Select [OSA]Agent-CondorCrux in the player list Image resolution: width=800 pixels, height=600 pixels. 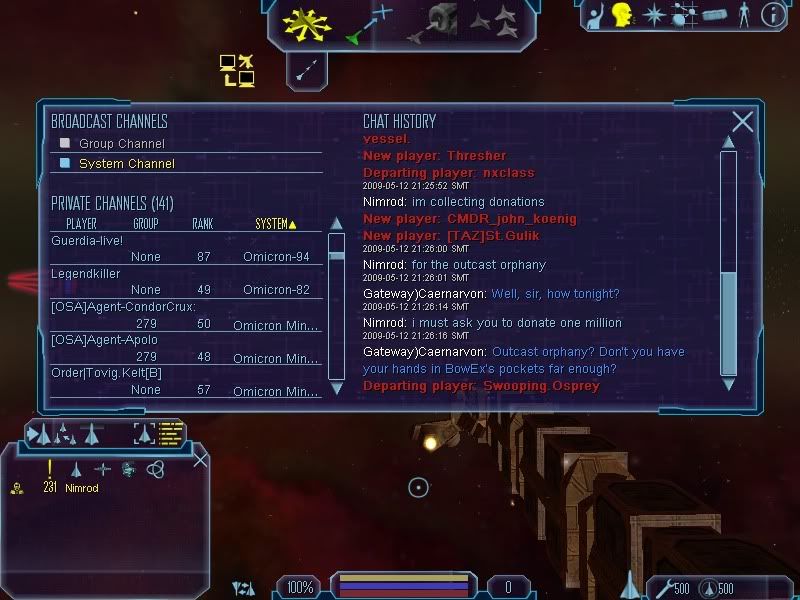(124, 307)
